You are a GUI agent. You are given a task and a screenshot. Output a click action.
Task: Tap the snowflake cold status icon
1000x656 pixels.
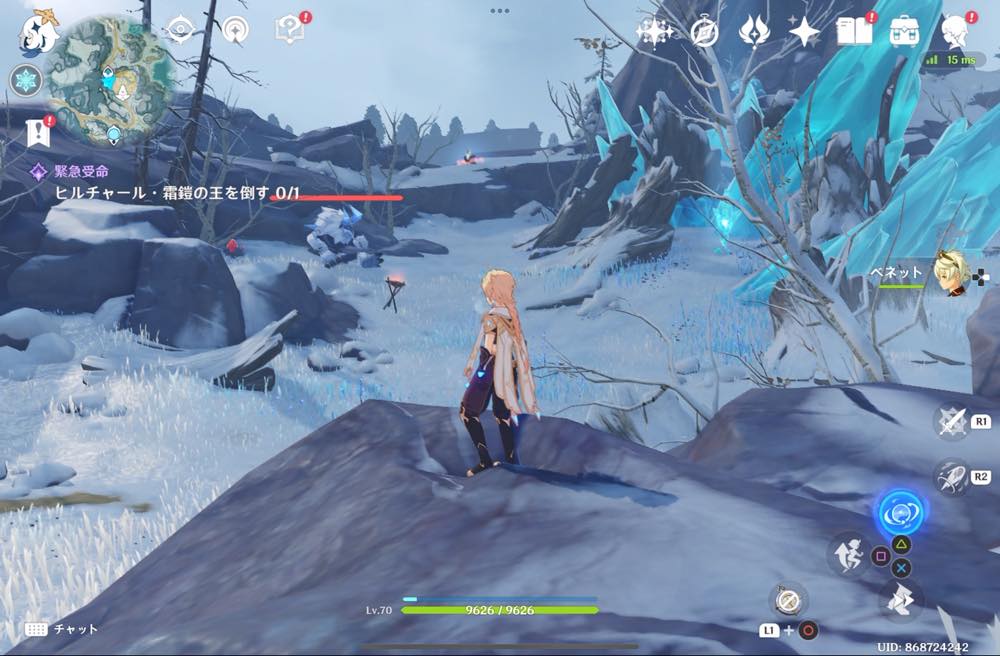(x=25, y=80)
